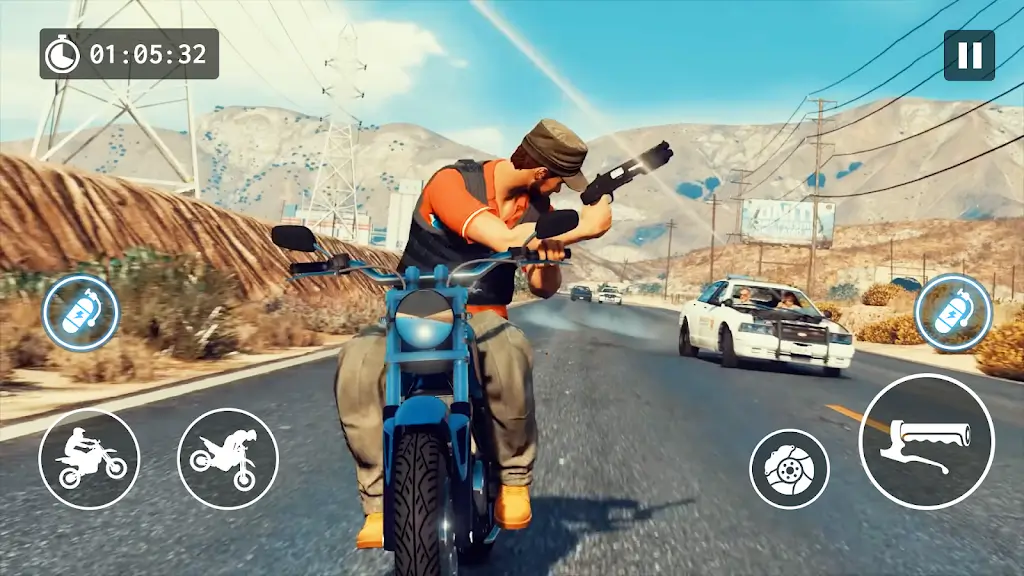The height and width of the screenshot is (576, 1024).
Task: Pause the game
Action: [969, 55]
